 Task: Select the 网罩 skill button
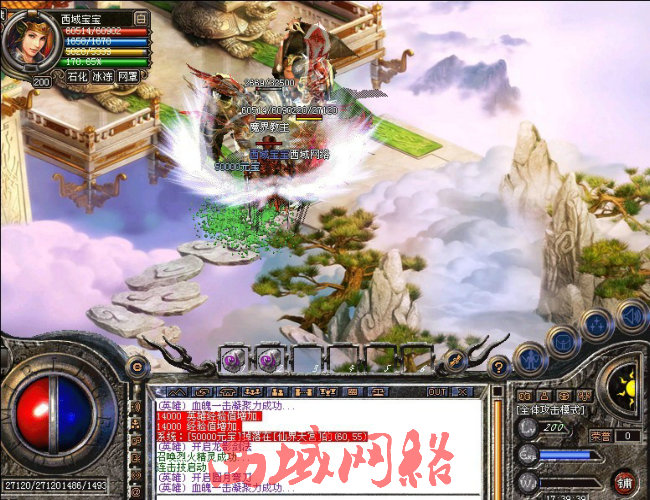(x=128, y=76)
